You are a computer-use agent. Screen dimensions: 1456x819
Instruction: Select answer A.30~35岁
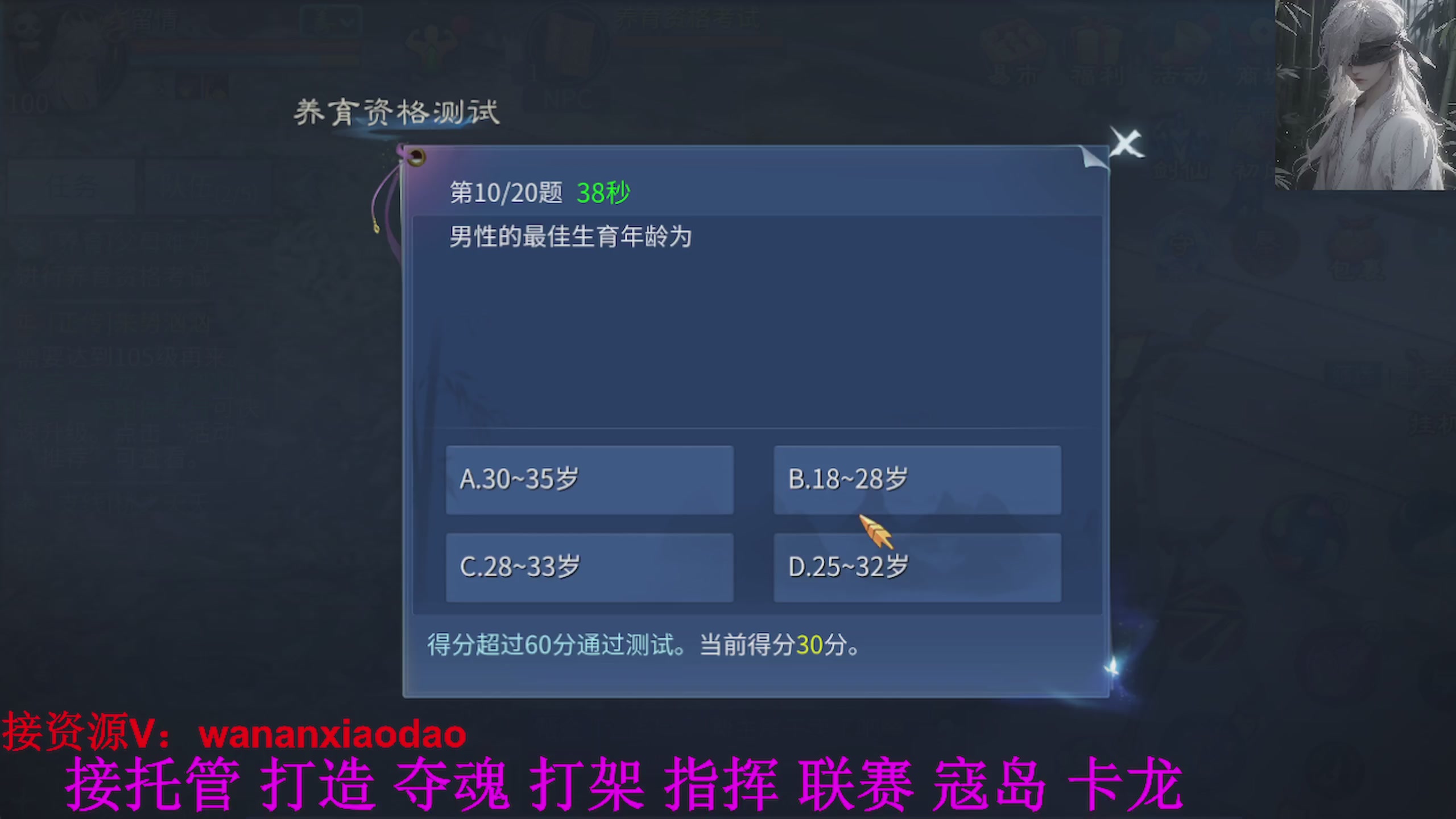[x=590, y=481]
